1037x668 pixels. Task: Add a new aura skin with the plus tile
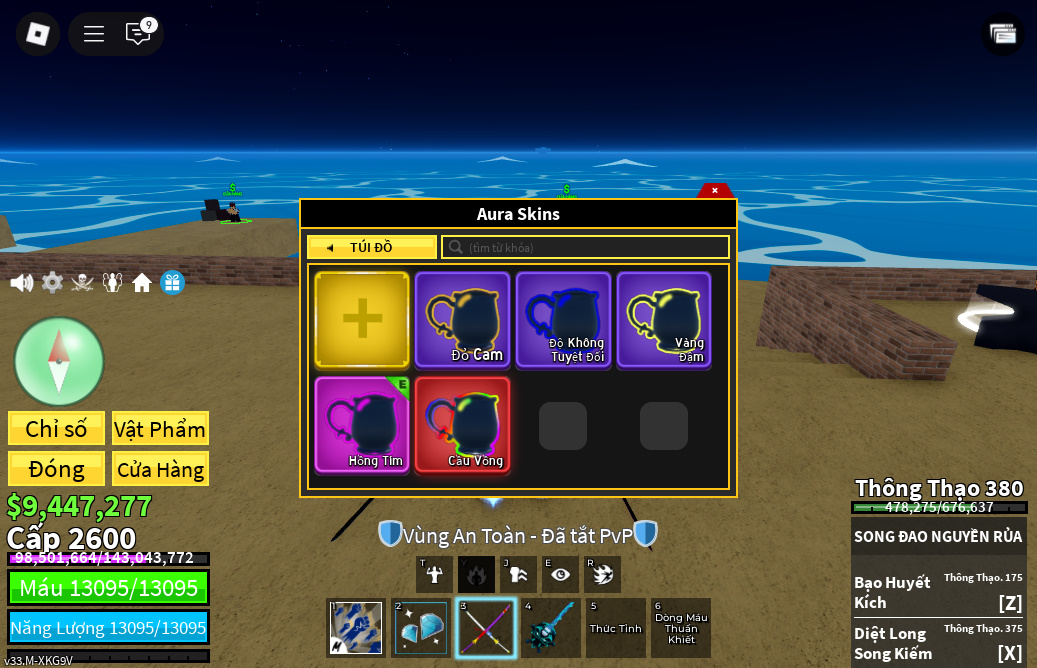362,319
